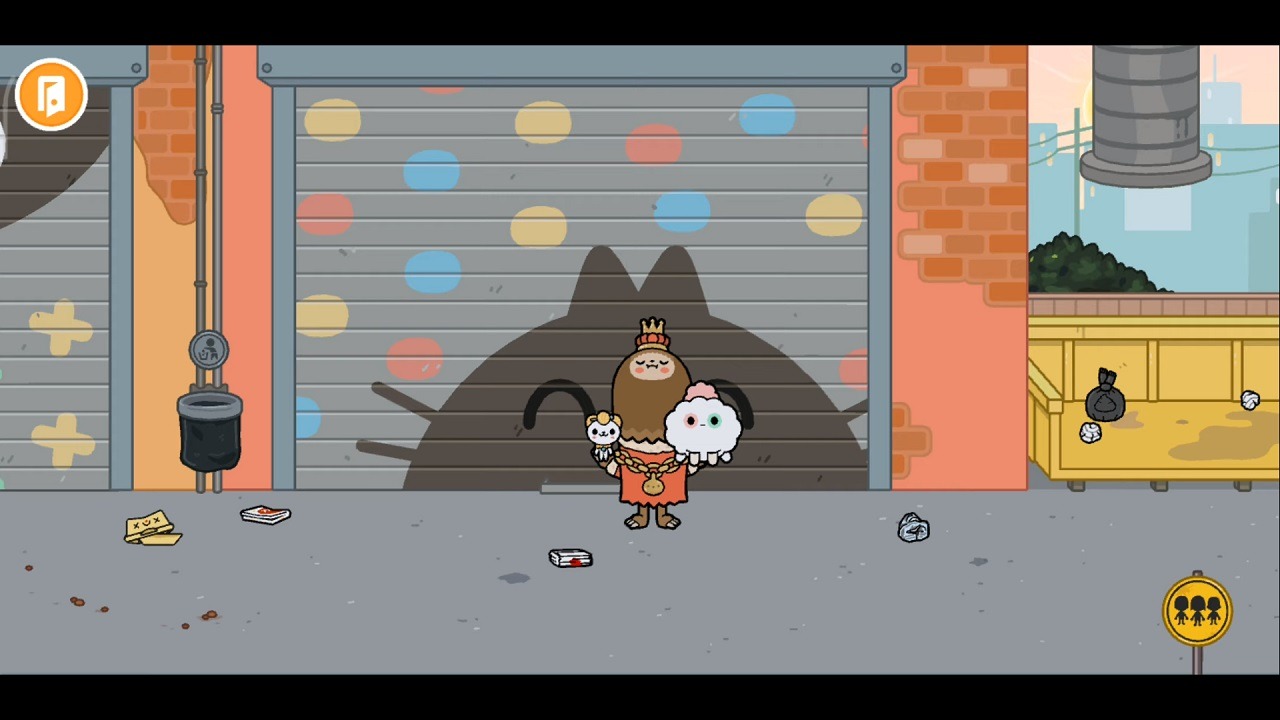Select the pizza box near the trash can
The width and height of the screenshot is (1280, 720).
click(x=265, y=515)
